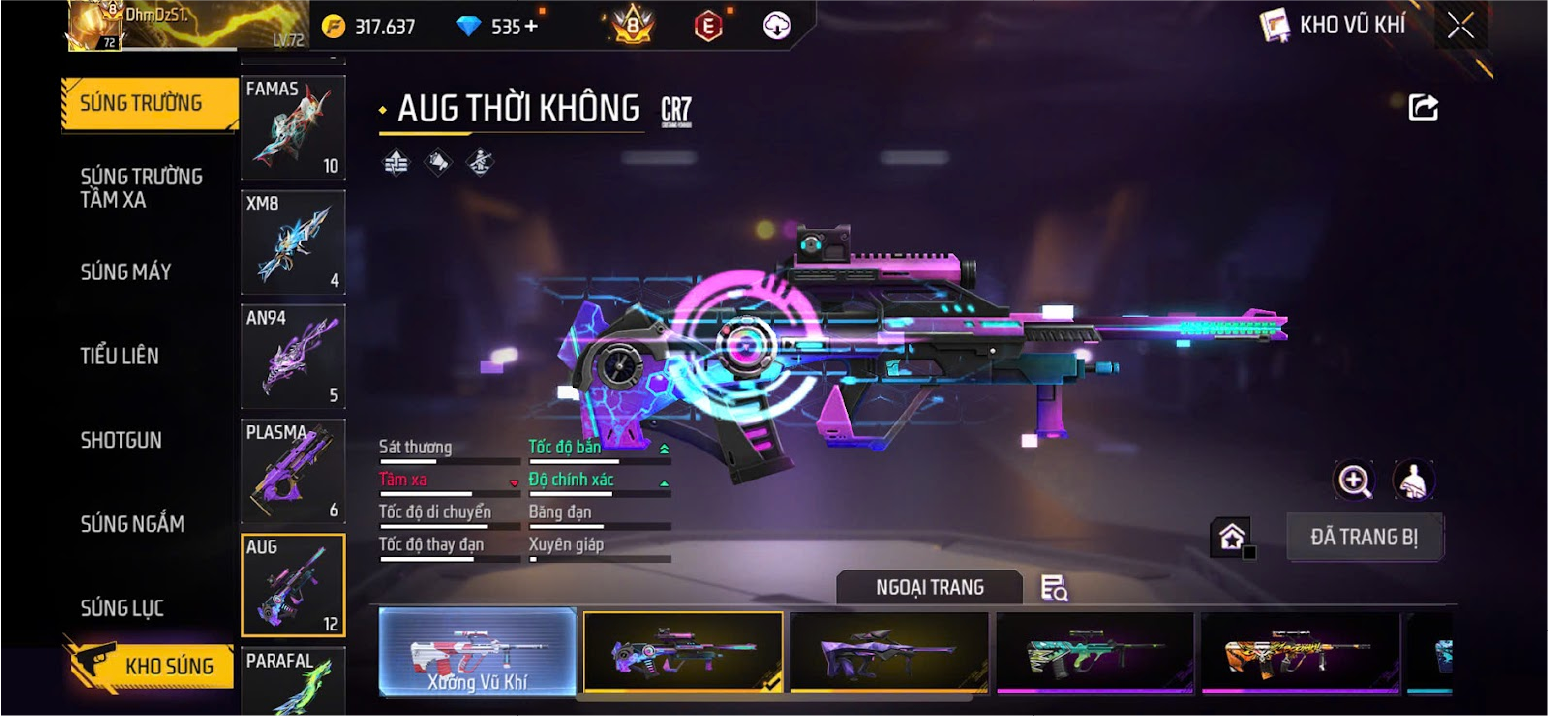Select the Súng Trường category

pos(142,103)
